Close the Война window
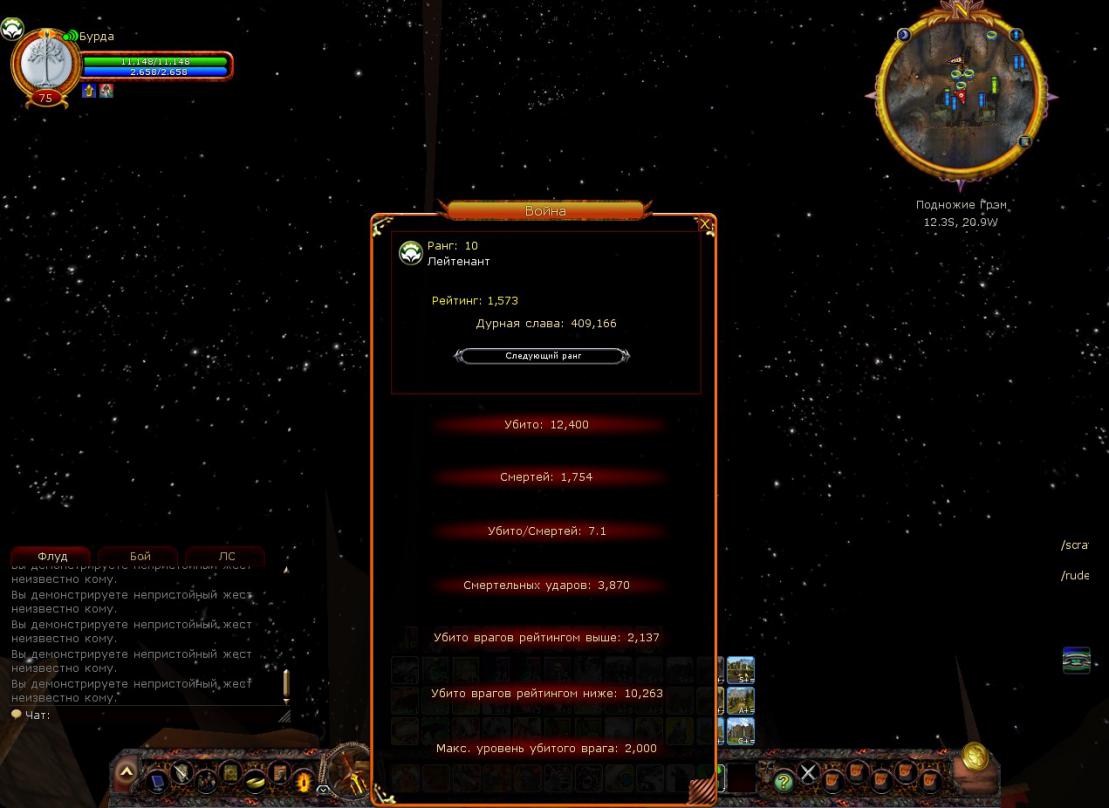1109x808 pixels. coord(706,225)
